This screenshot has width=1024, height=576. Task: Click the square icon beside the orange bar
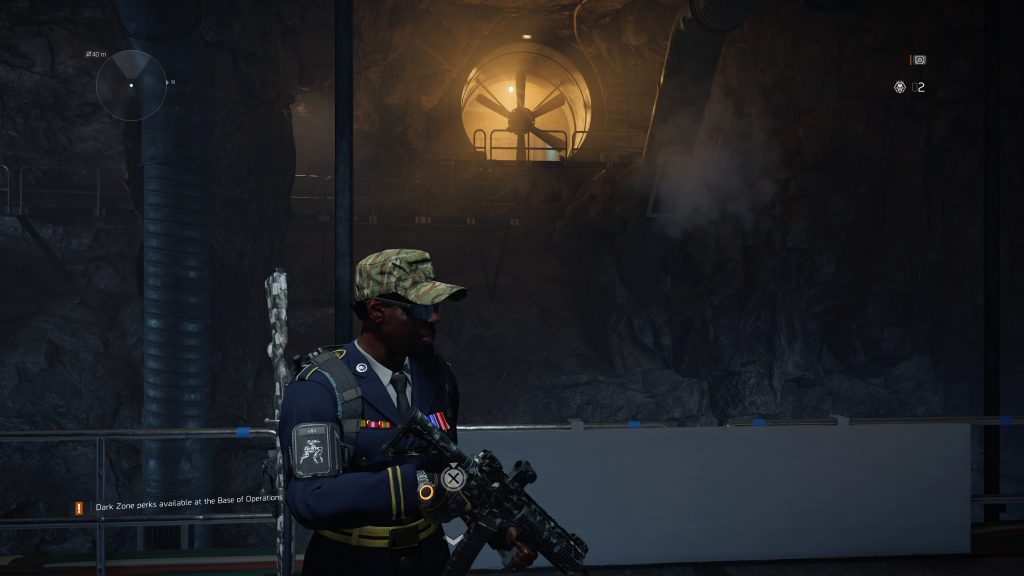920,60
